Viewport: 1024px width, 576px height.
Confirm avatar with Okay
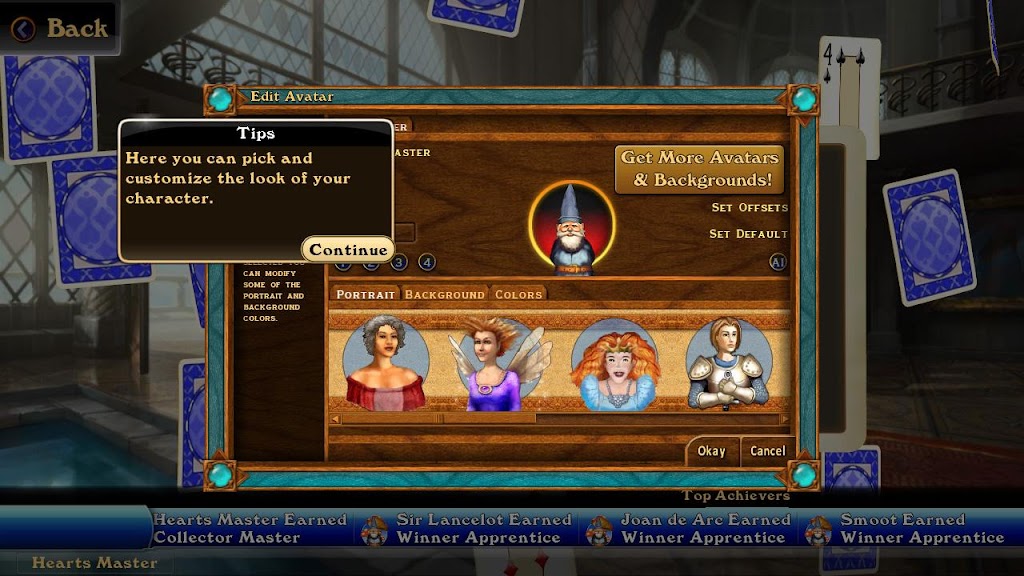[x=711, y=451]
